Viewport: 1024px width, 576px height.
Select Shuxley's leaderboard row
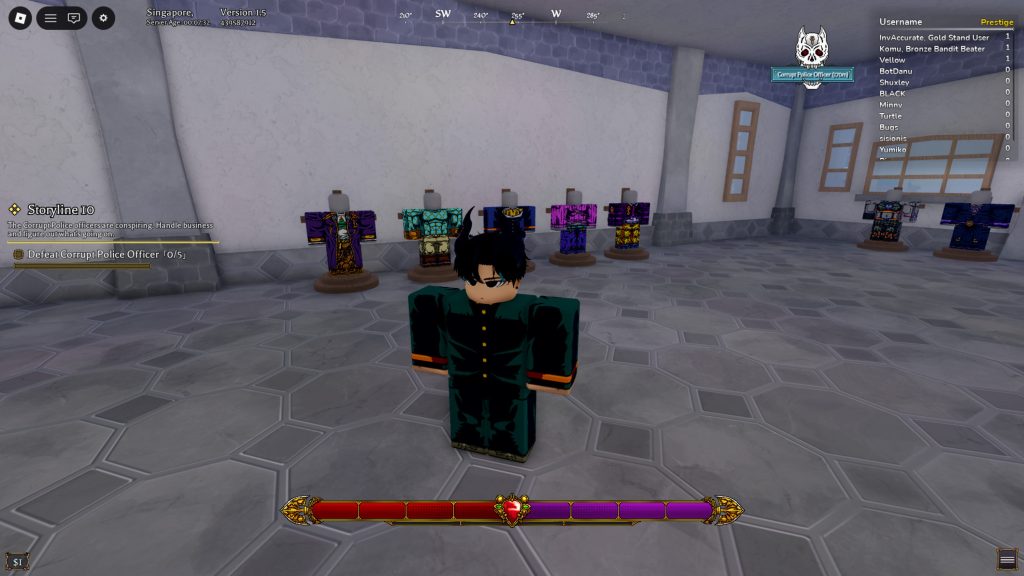click(x=894, y=82)
